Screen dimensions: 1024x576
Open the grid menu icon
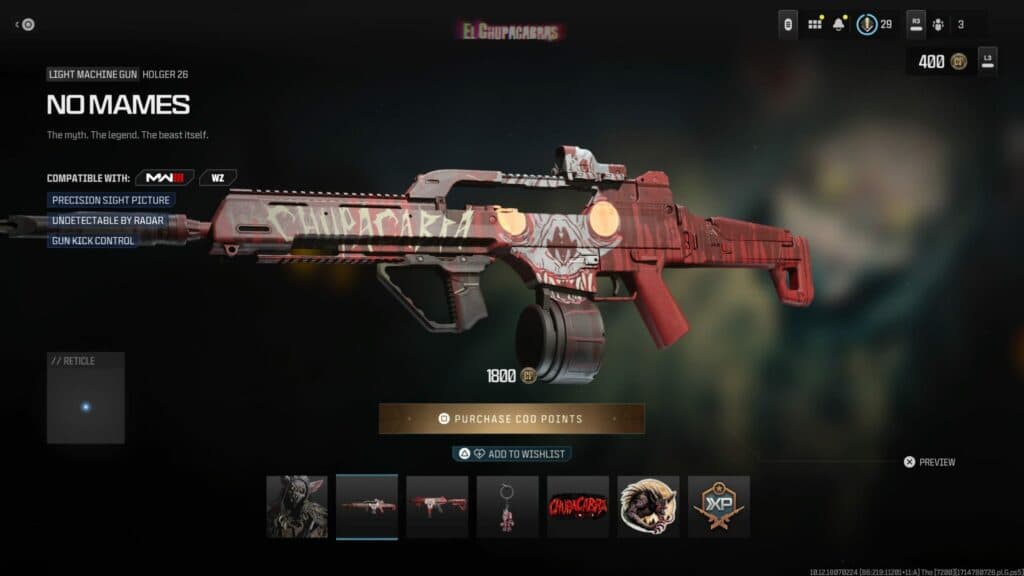[x=815, y=24]
